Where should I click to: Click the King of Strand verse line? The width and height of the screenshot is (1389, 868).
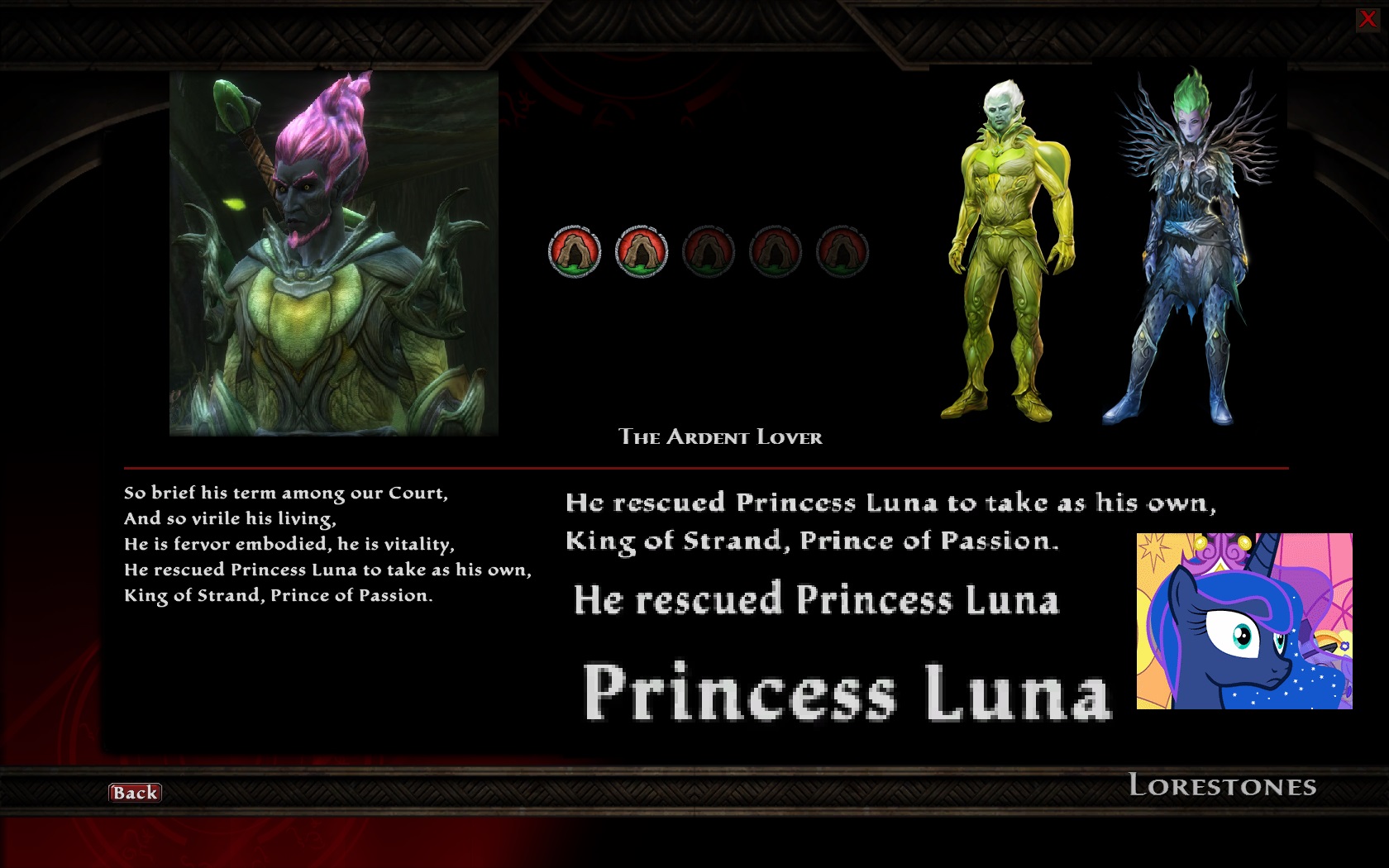point(814,541)
